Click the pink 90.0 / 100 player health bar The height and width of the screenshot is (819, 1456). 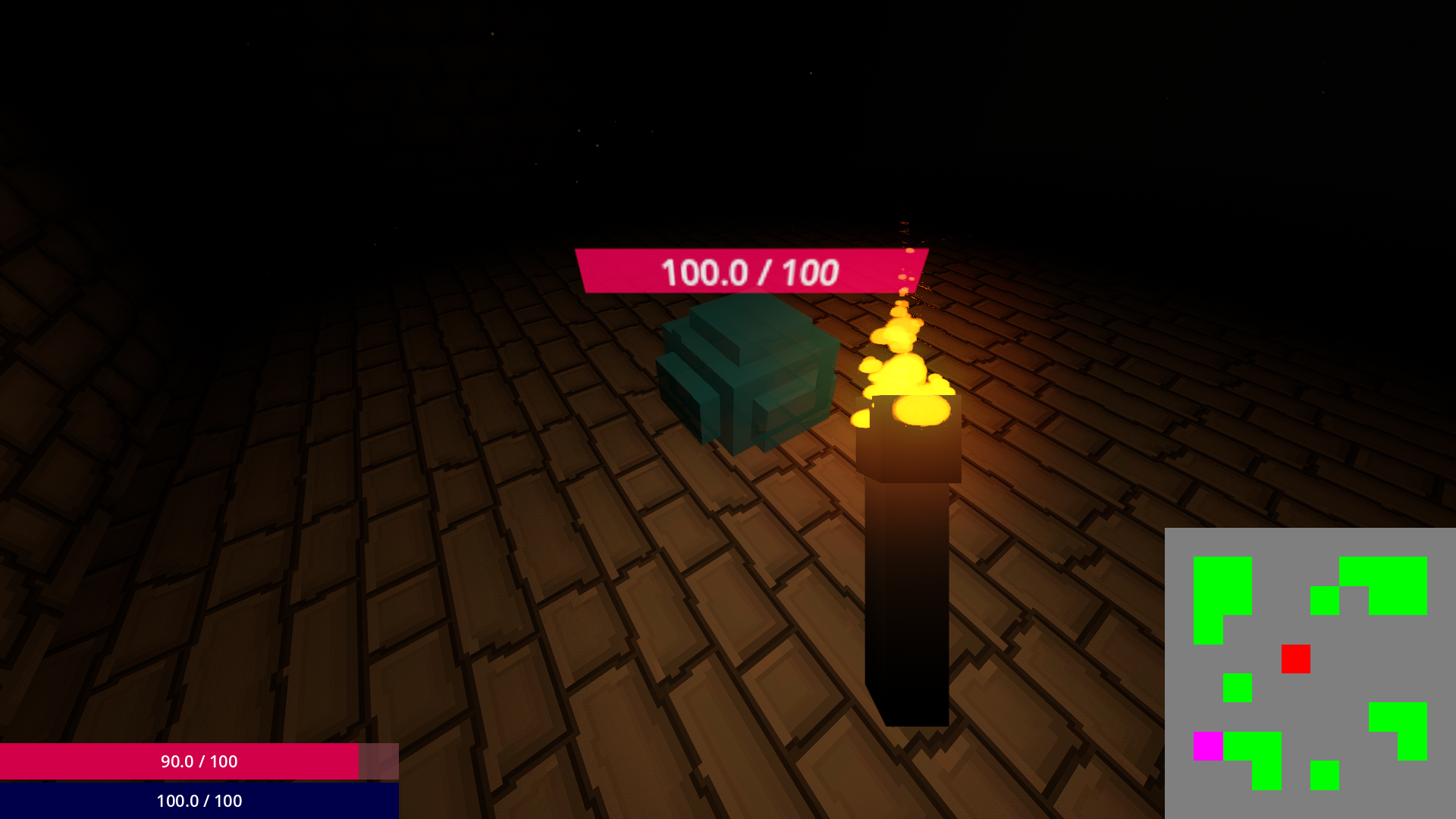coord(197,763)
